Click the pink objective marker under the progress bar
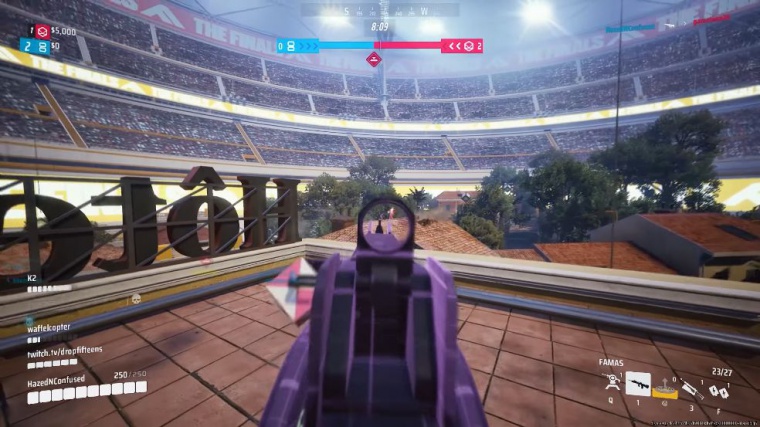This screenshot has width=760, height=427. pyautogui.click(x=374, y=60)
